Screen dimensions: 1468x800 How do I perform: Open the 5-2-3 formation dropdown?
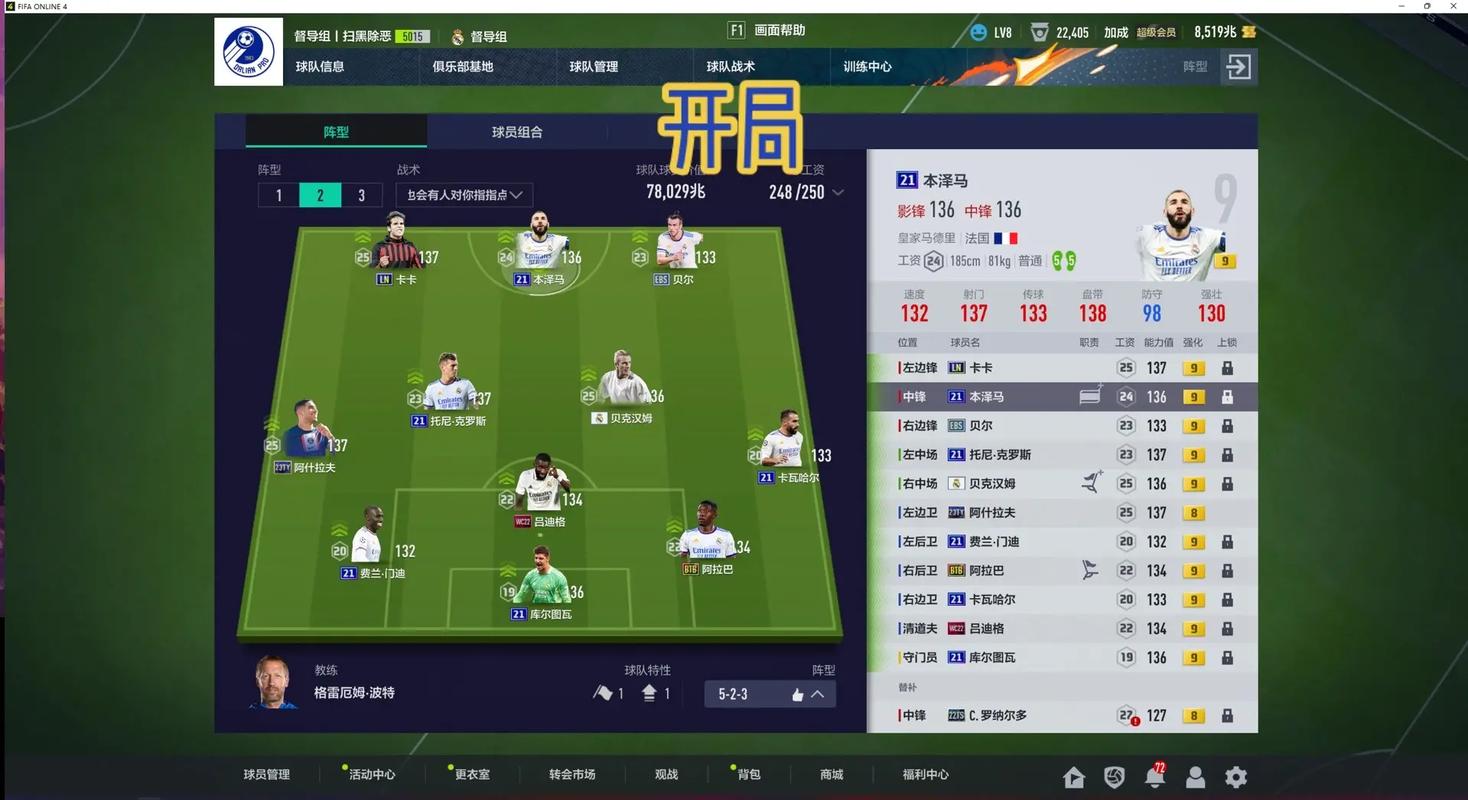coord(768,693)
